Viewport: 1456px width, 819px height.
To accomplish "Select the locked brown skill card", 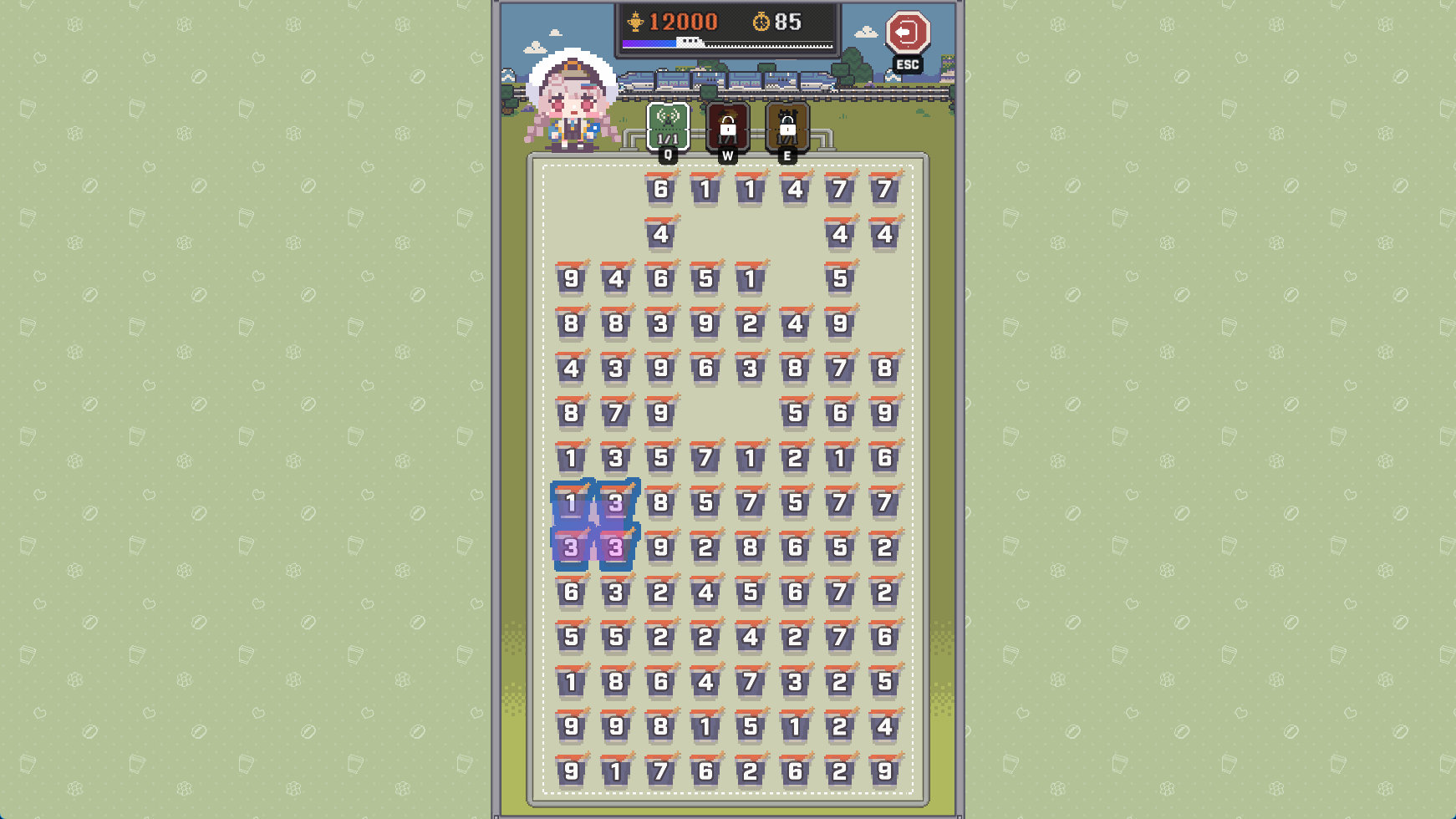I will click(x=787, y=127).
